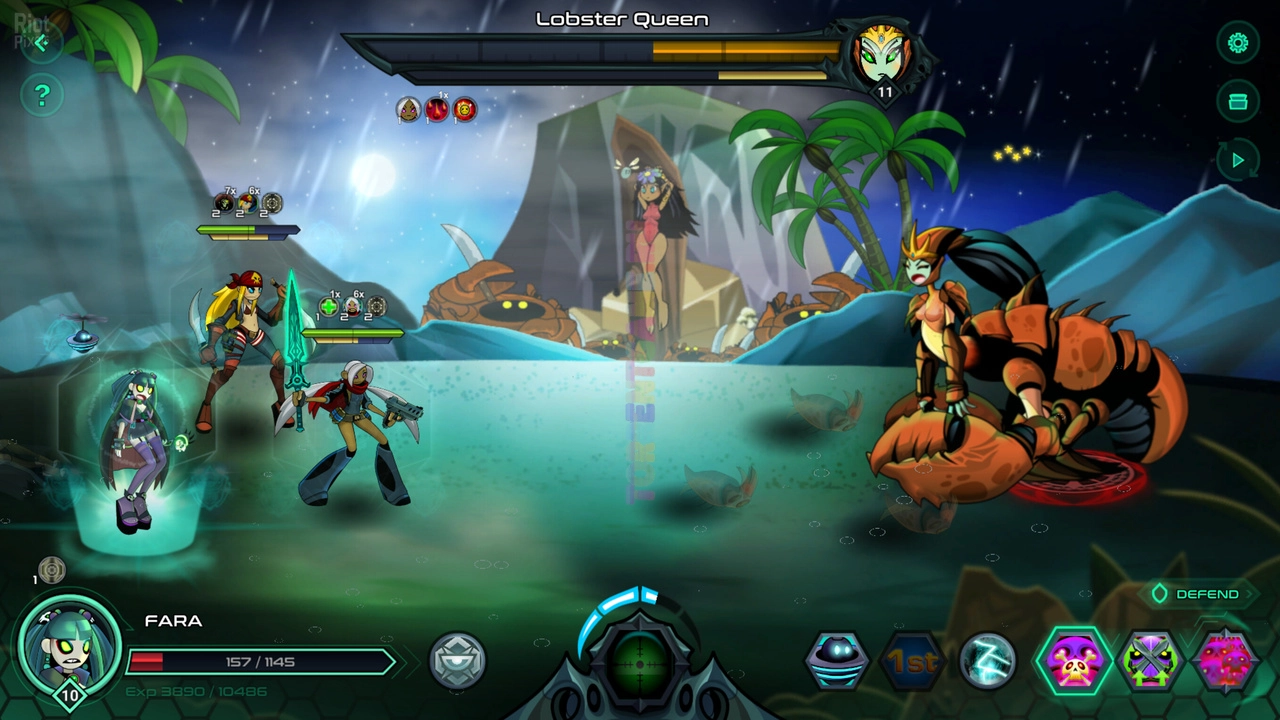Click the Lobster Queen boss portrait

tap(883, 55)
